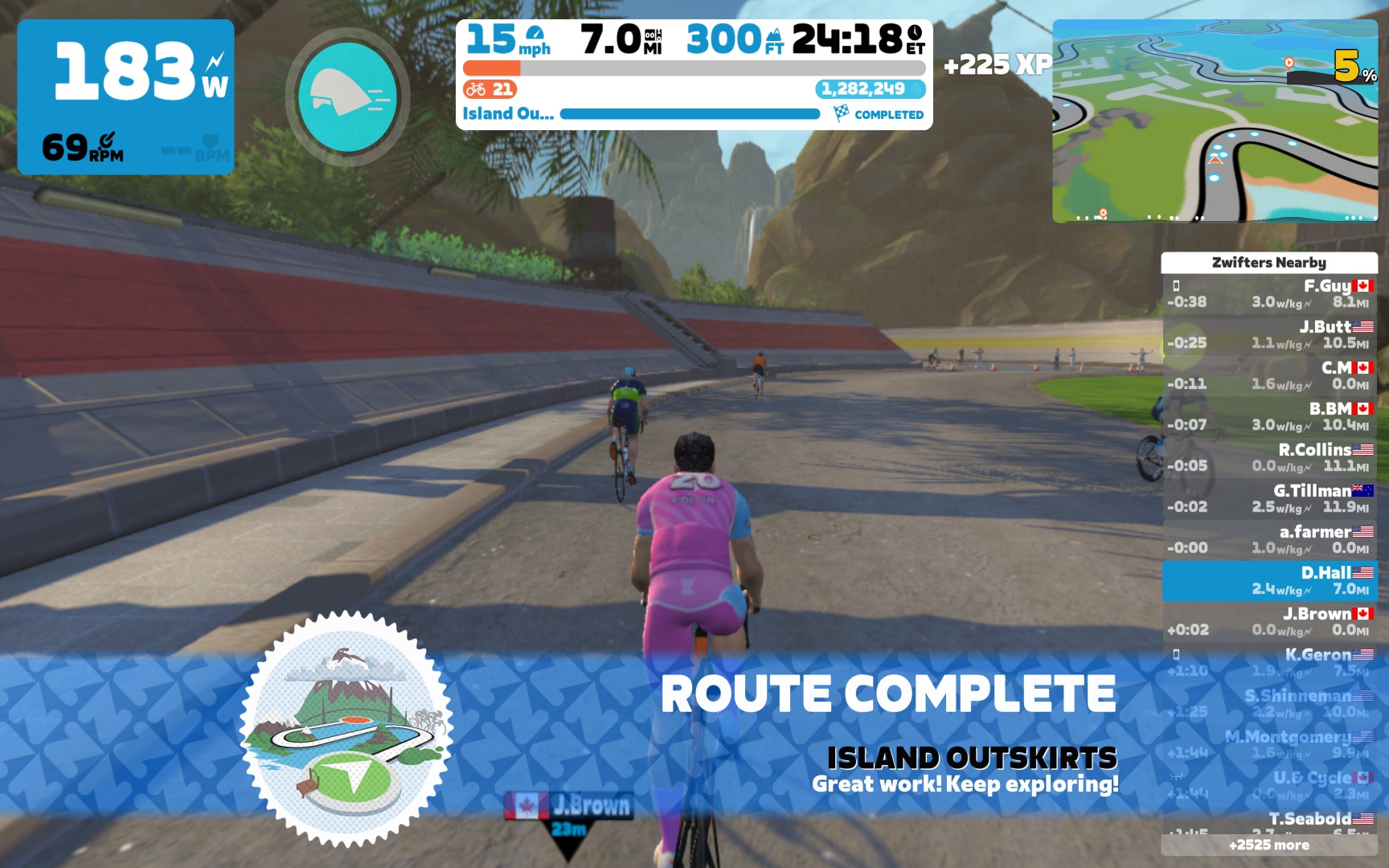1389x868 pixels.
Task: Select J.Brown in Zwifters Nearby
Action: point(1268,622)
